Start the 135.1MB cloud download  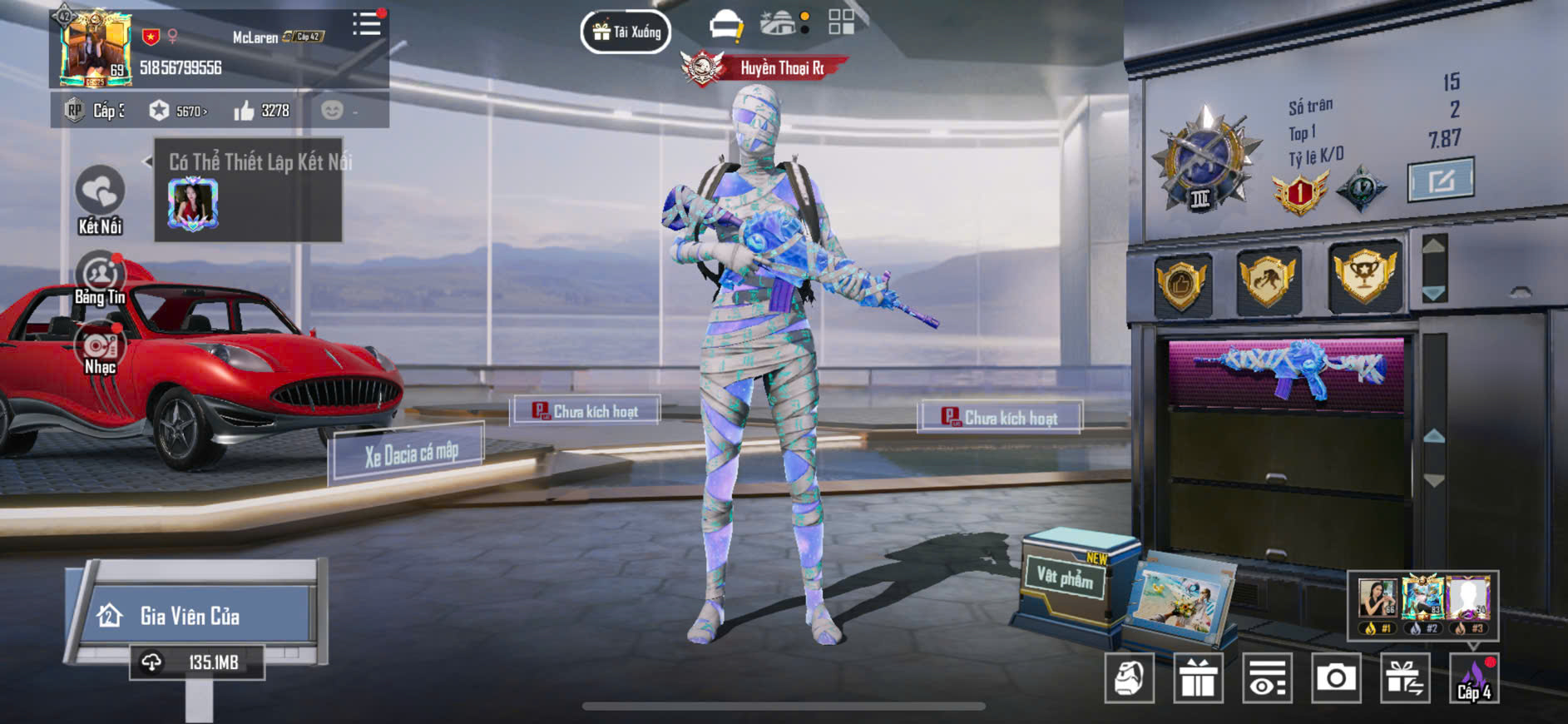(x=197, y=662)
